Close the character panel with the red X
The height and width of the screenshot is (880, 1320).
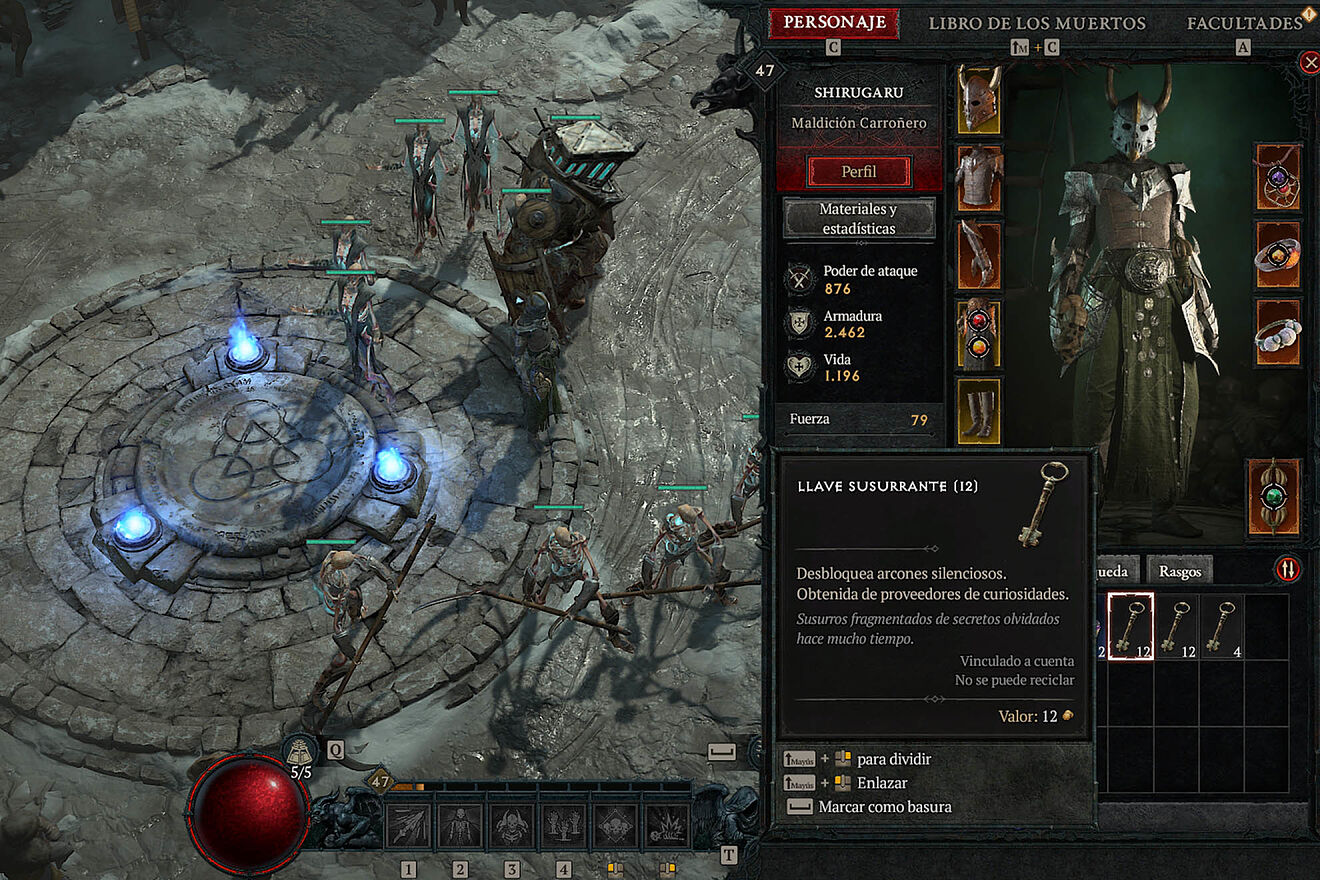[1310, 63]
